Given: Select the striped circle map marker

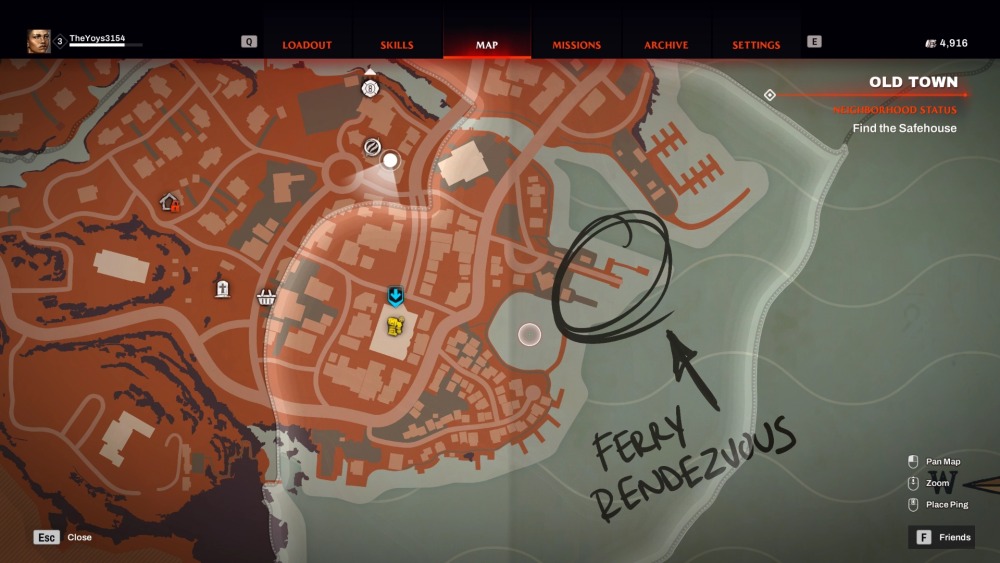Looking at the screenshot, I should (371, 148).
